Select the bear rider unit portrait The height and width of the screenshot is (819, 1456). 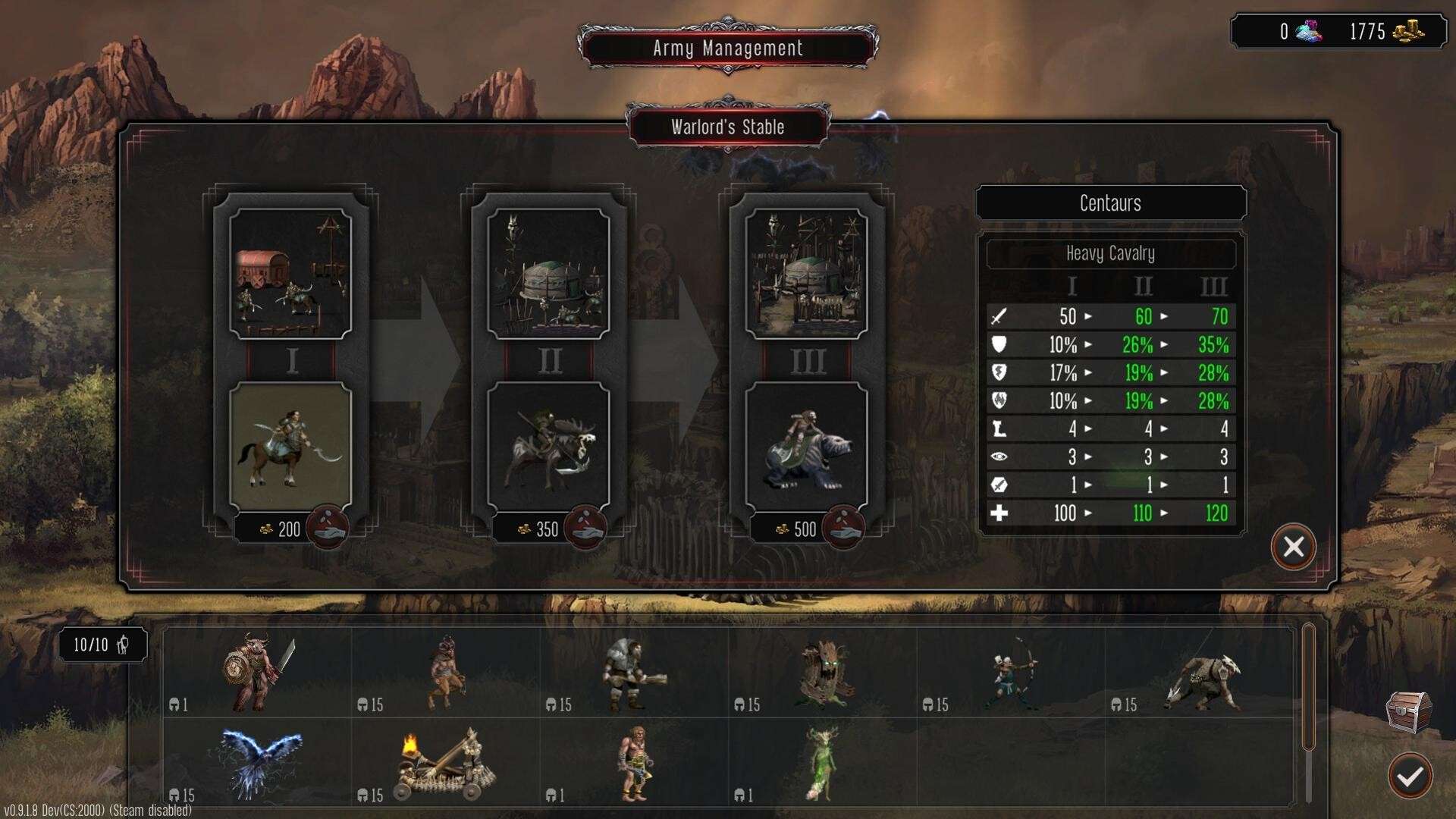click(x=806, y=445)
